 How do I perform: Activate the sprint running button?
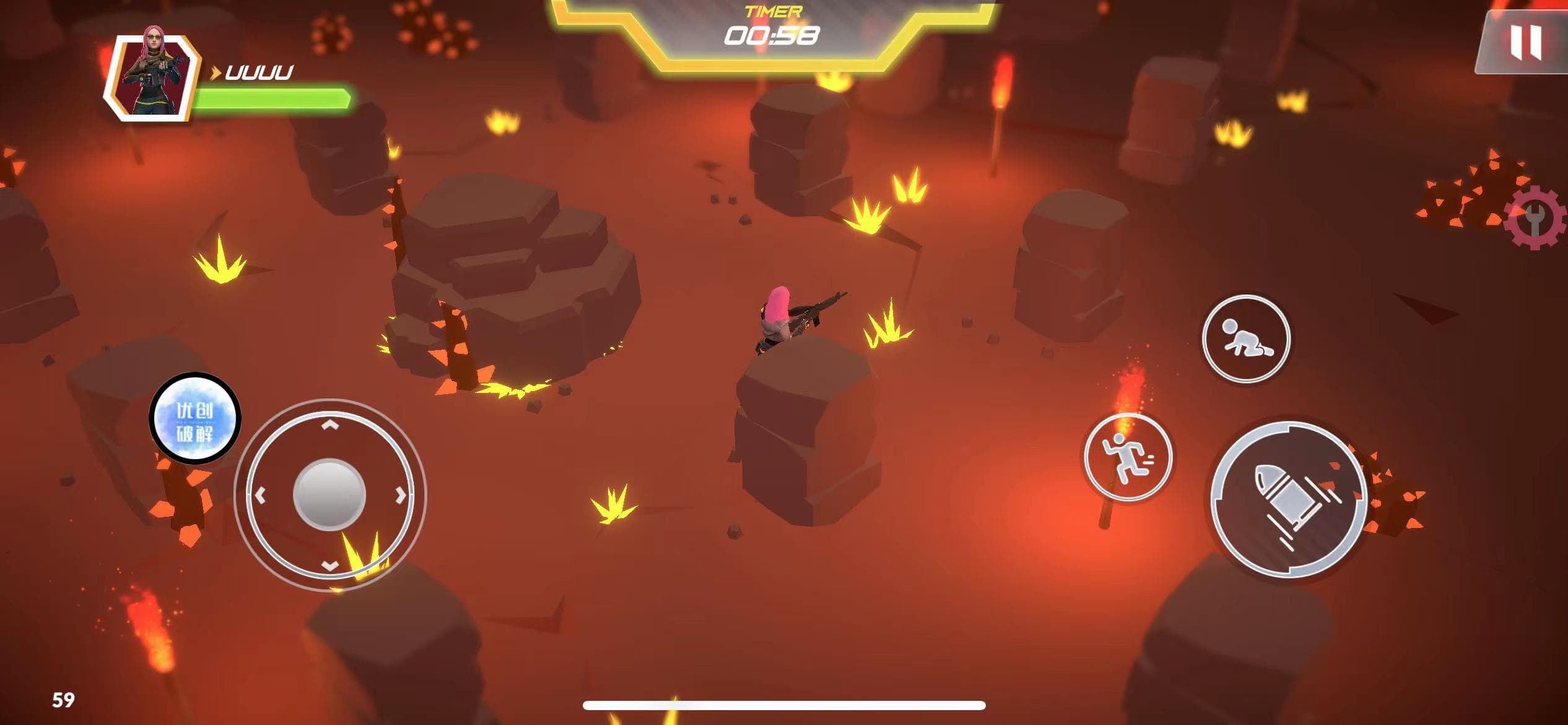coord(1128,457)
